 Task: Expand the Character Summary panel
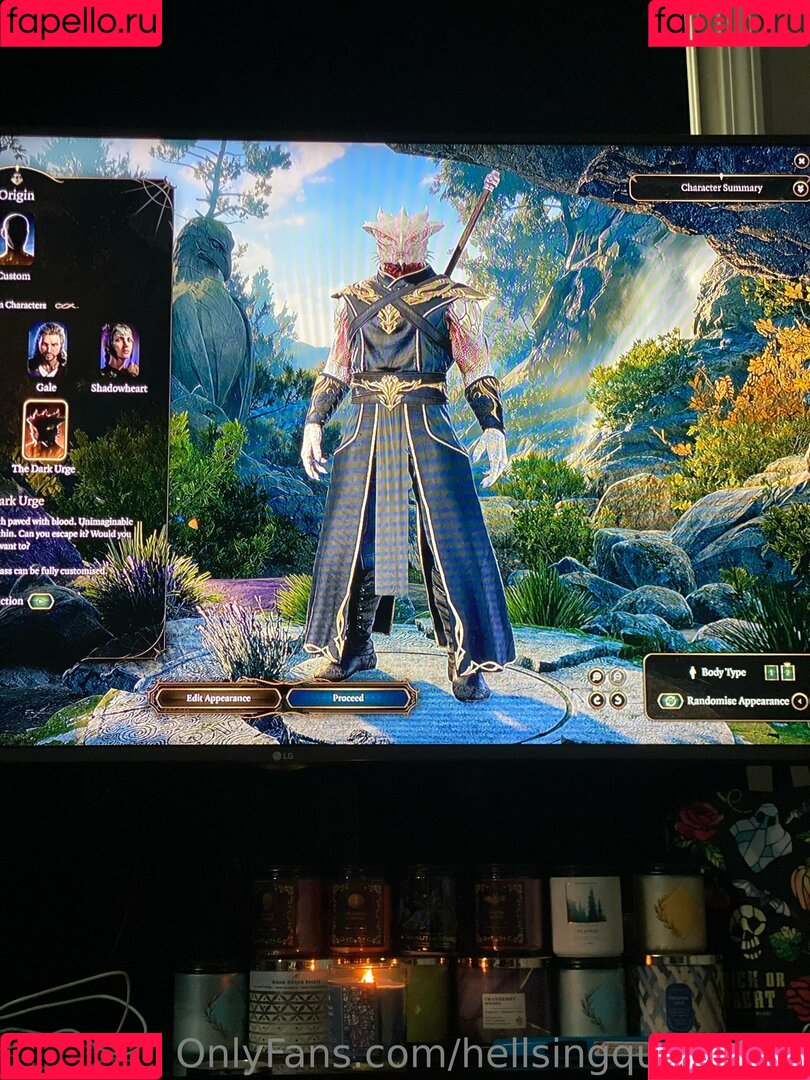pos(721,188)
